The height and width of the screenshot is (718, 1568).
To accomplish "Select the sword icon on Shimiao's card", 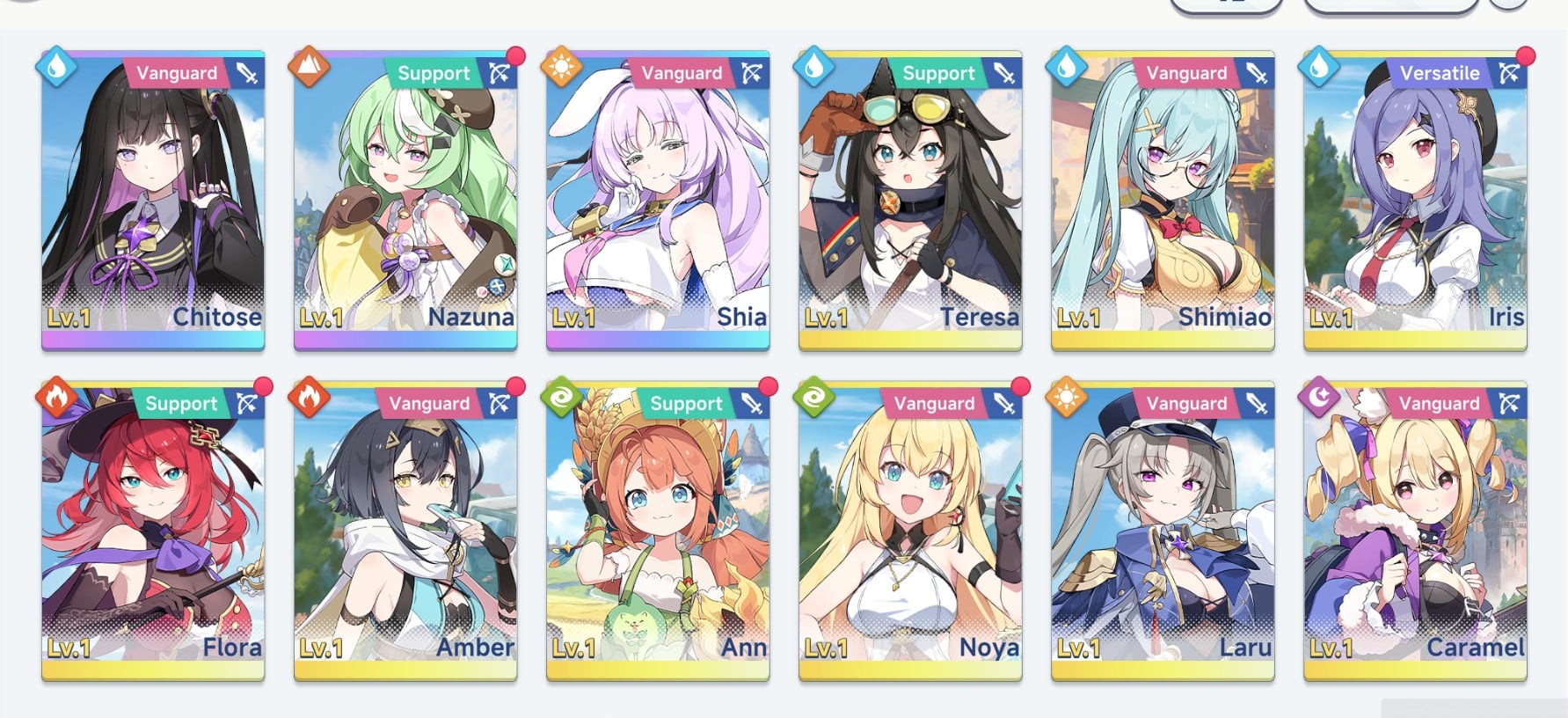I will [1255, 73].
